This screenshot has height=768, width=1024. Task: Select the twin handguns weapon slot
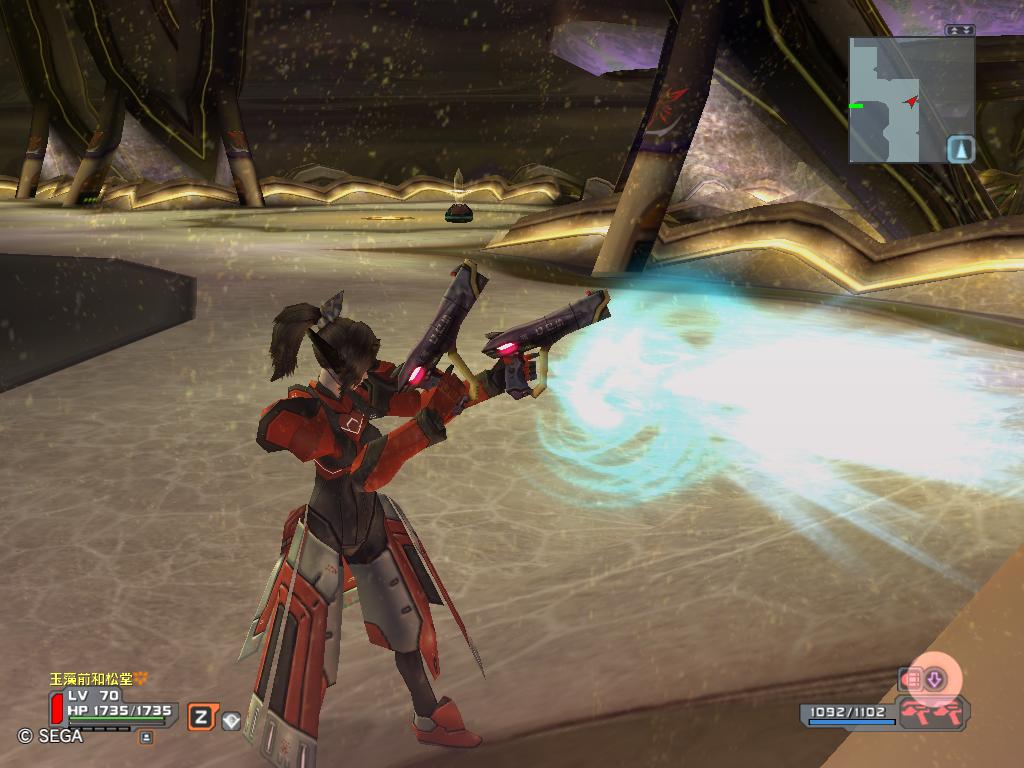pos(932,713)
